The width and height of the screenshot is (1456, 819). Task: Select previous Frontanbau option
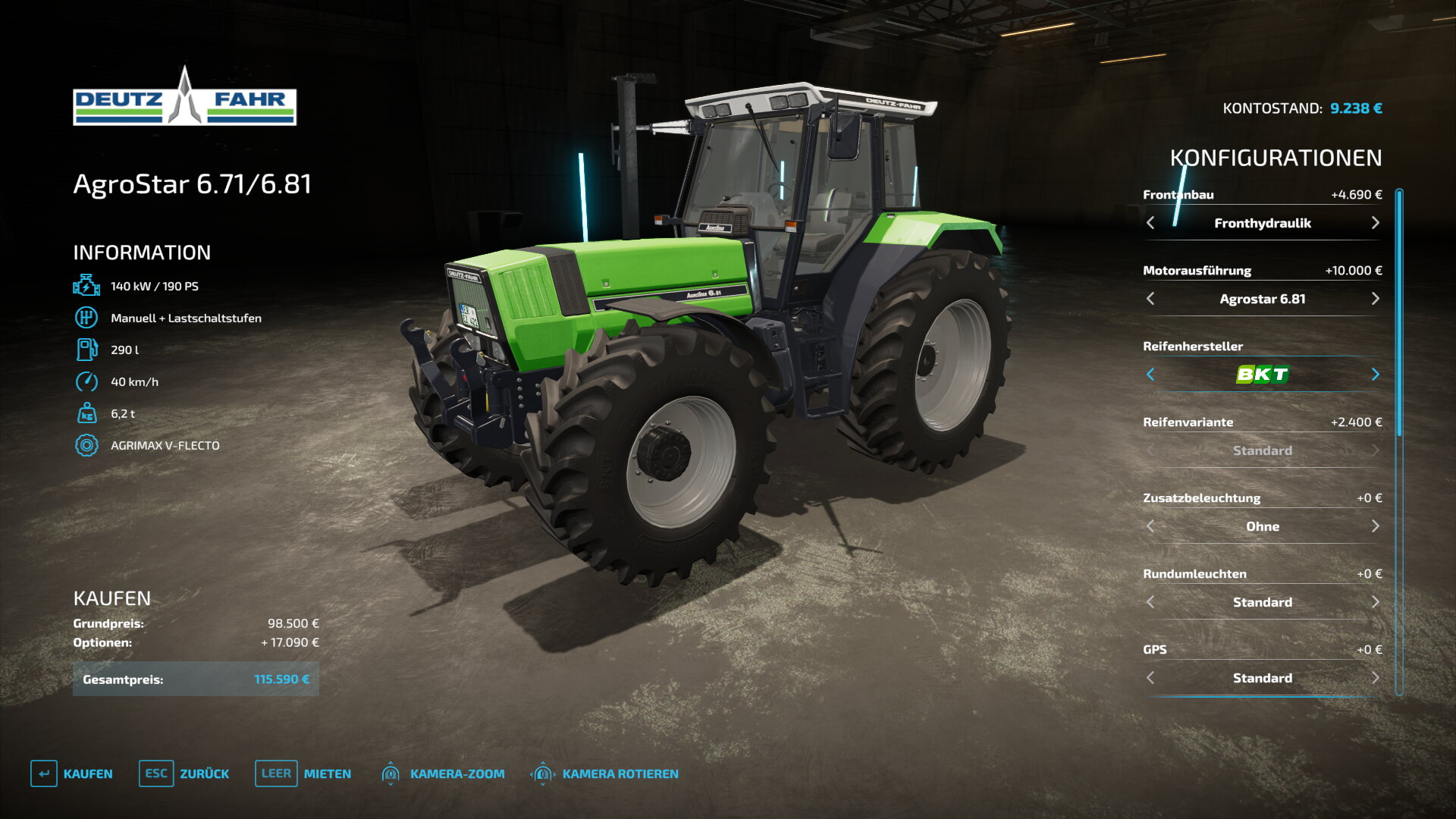(1150, 223)
